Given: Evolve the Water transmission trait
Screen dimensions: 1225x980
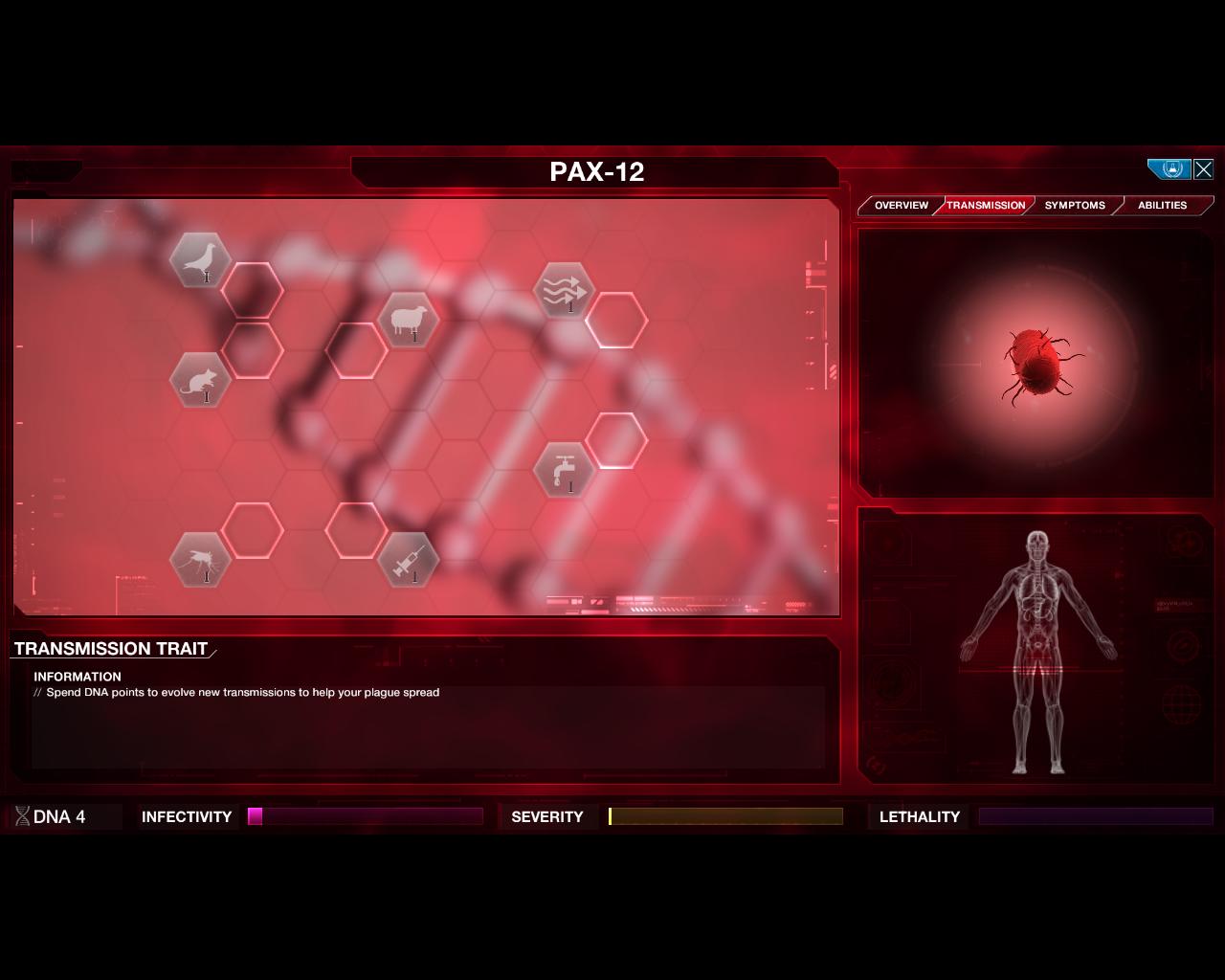Looking at the screenshot, I should coord(567,470).
